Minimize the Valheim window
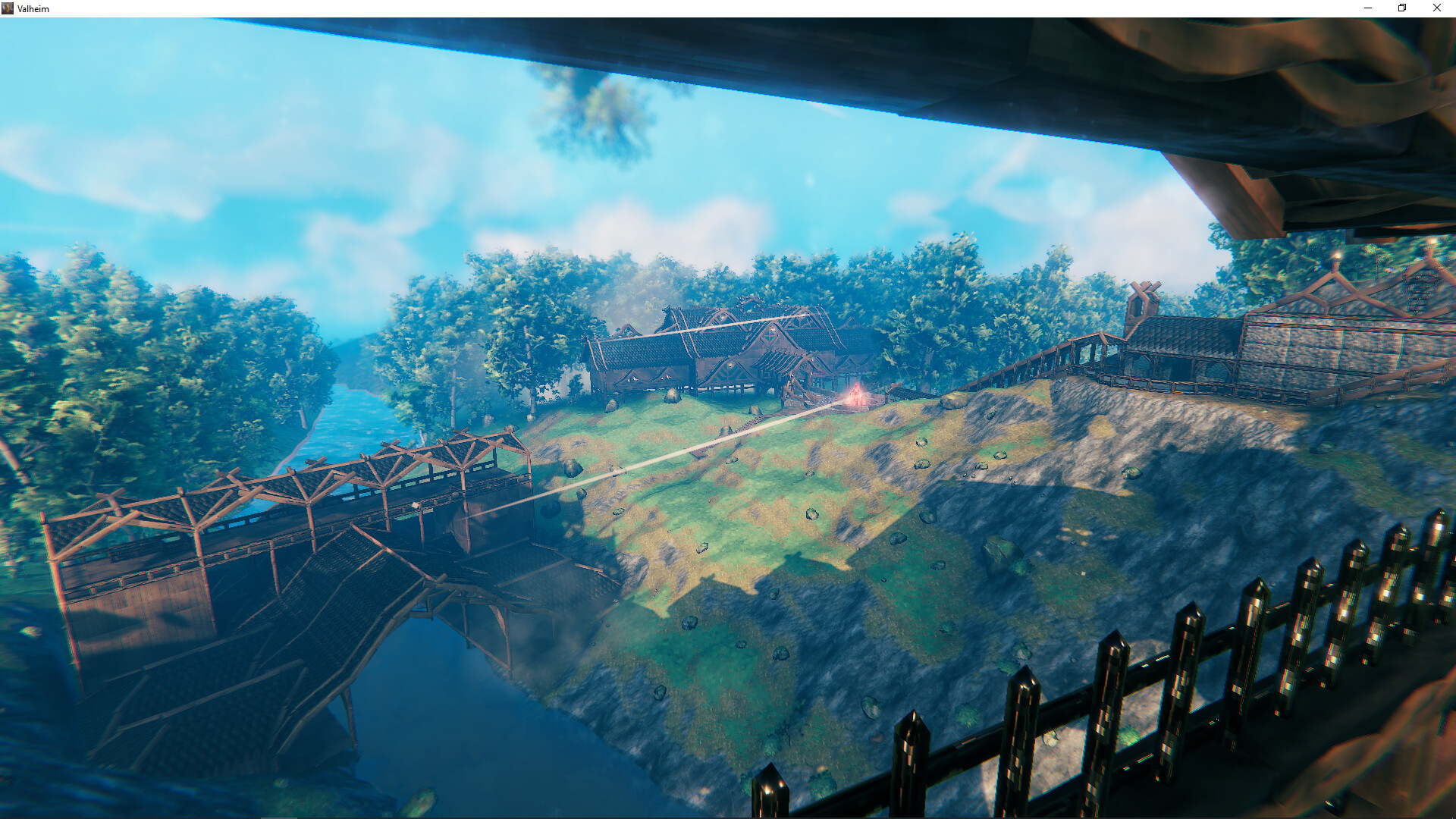The image size is (1456, 819). tap(1368, 8)
